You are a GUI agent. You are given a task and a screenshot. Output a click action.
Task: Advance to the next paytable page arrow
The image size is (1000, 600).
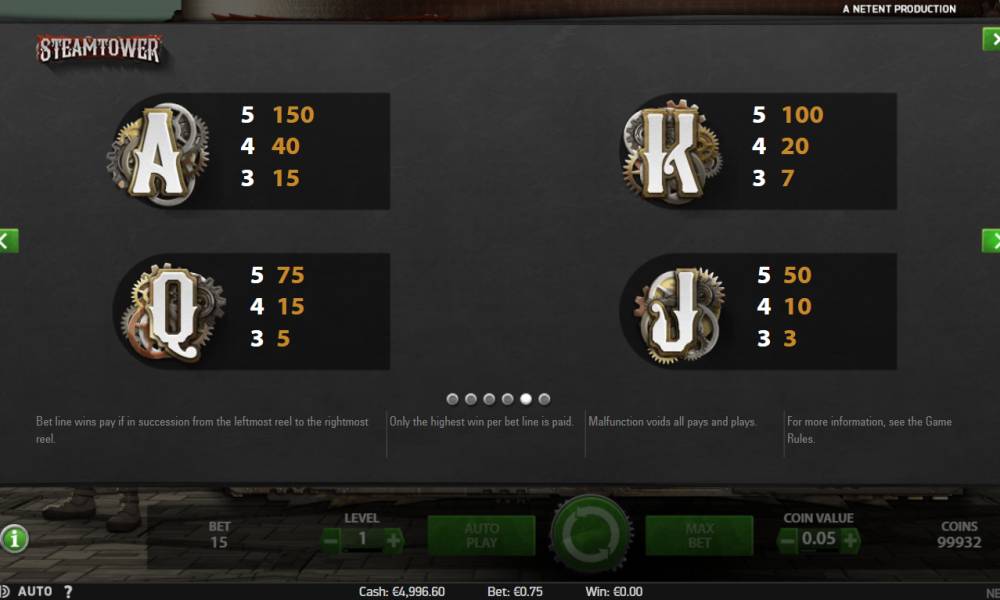click(992, 240)
